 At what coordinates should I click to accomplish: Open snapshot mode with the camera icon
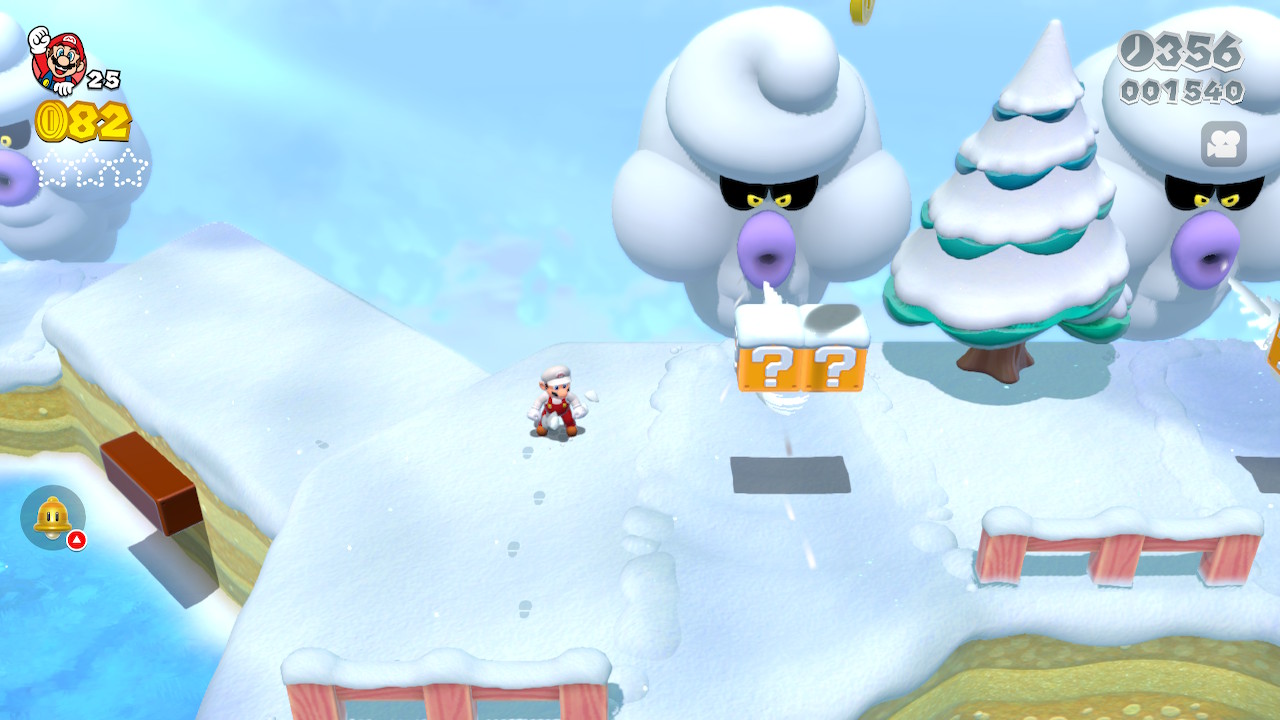[x=1223, y=144]
